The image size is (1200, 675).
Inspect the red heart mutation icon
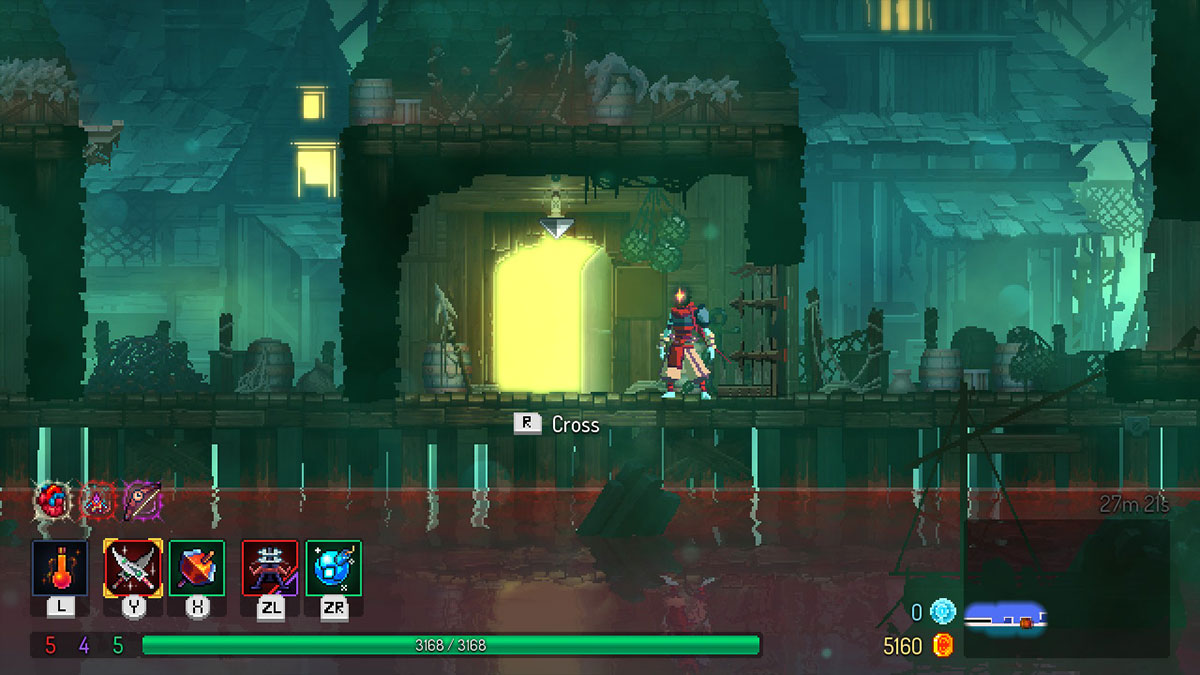[x=52, y=499]
